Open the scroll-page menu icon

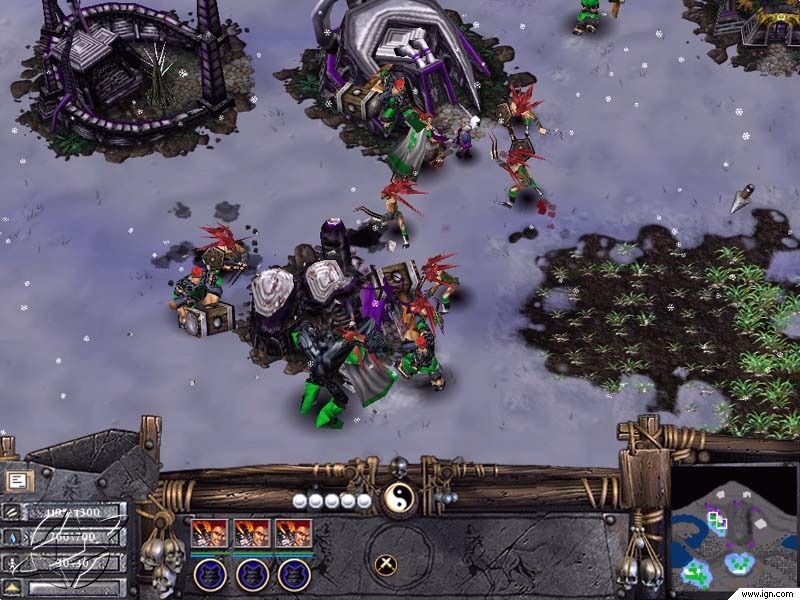(x=18, y=480)
